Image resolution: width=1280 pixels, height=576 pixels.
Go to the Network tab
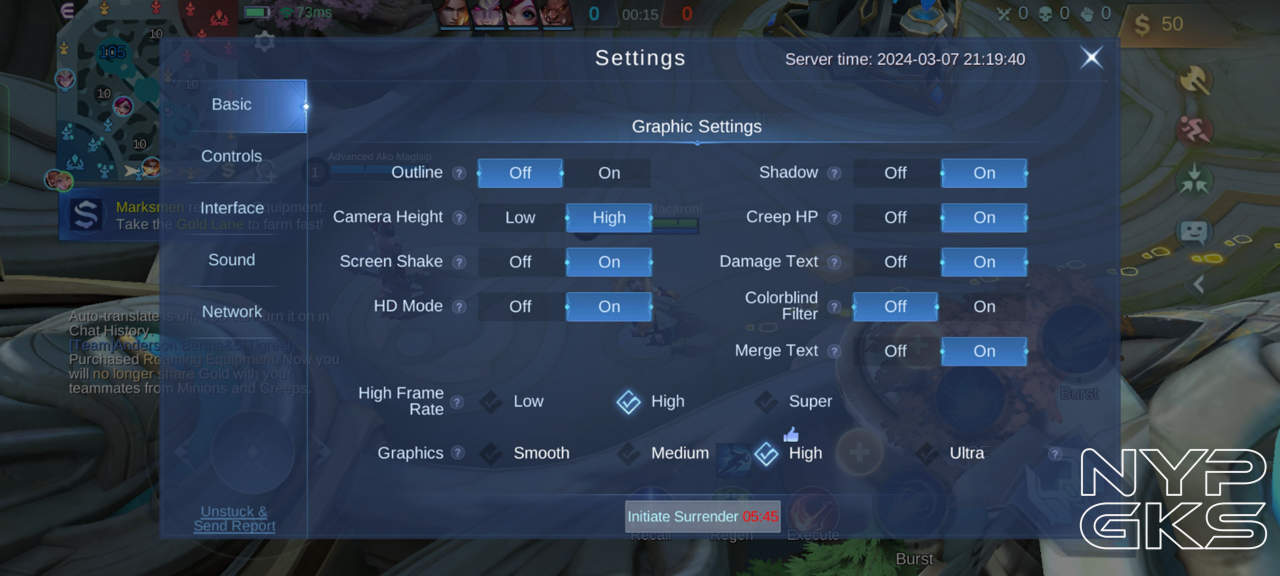click(232, 312)
